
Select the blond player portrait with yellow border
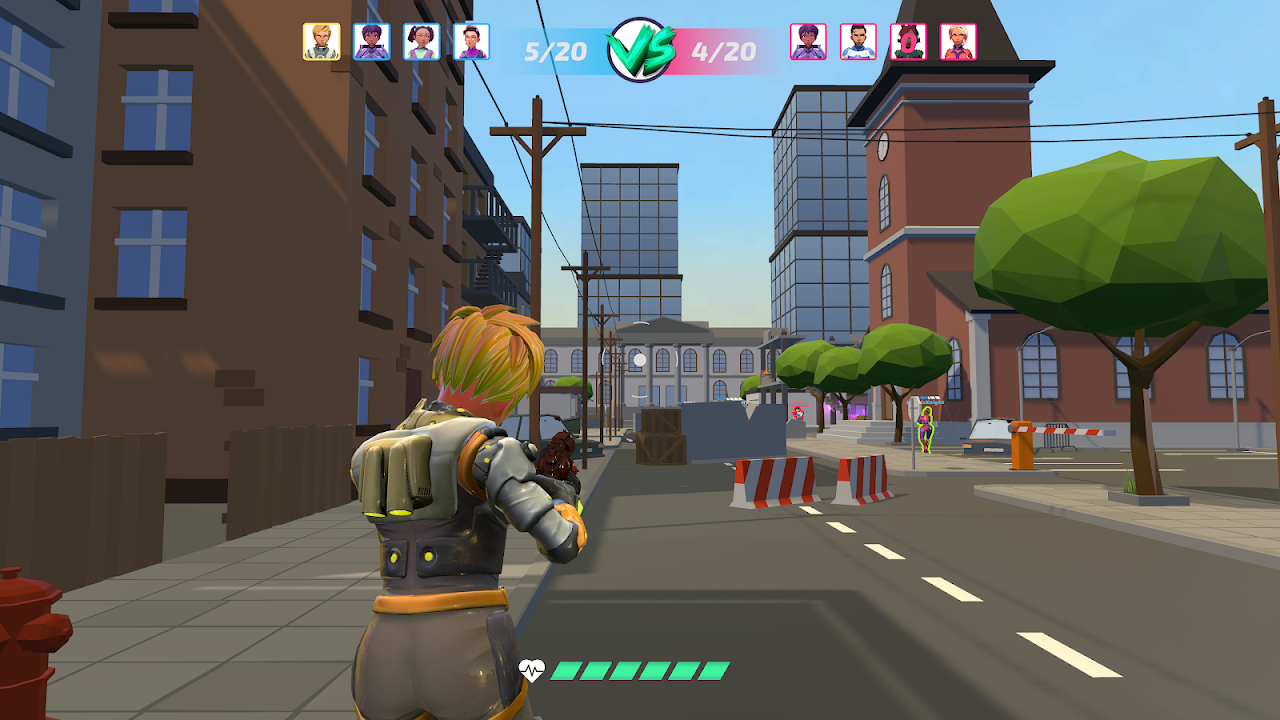(x=322, y=42)
